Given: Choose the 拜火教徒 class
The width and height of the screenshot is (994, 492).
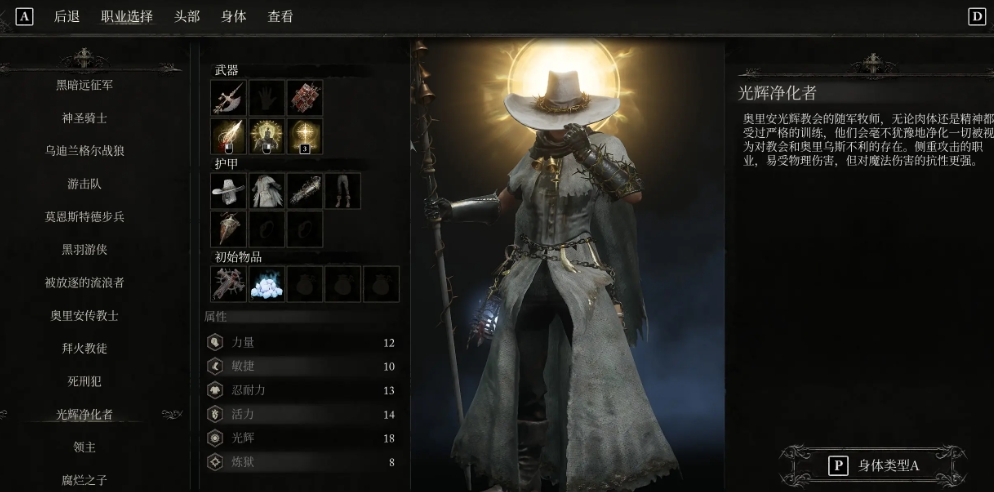Looking at the screenshot, I should pyautogui.click(x=85, y=349).
